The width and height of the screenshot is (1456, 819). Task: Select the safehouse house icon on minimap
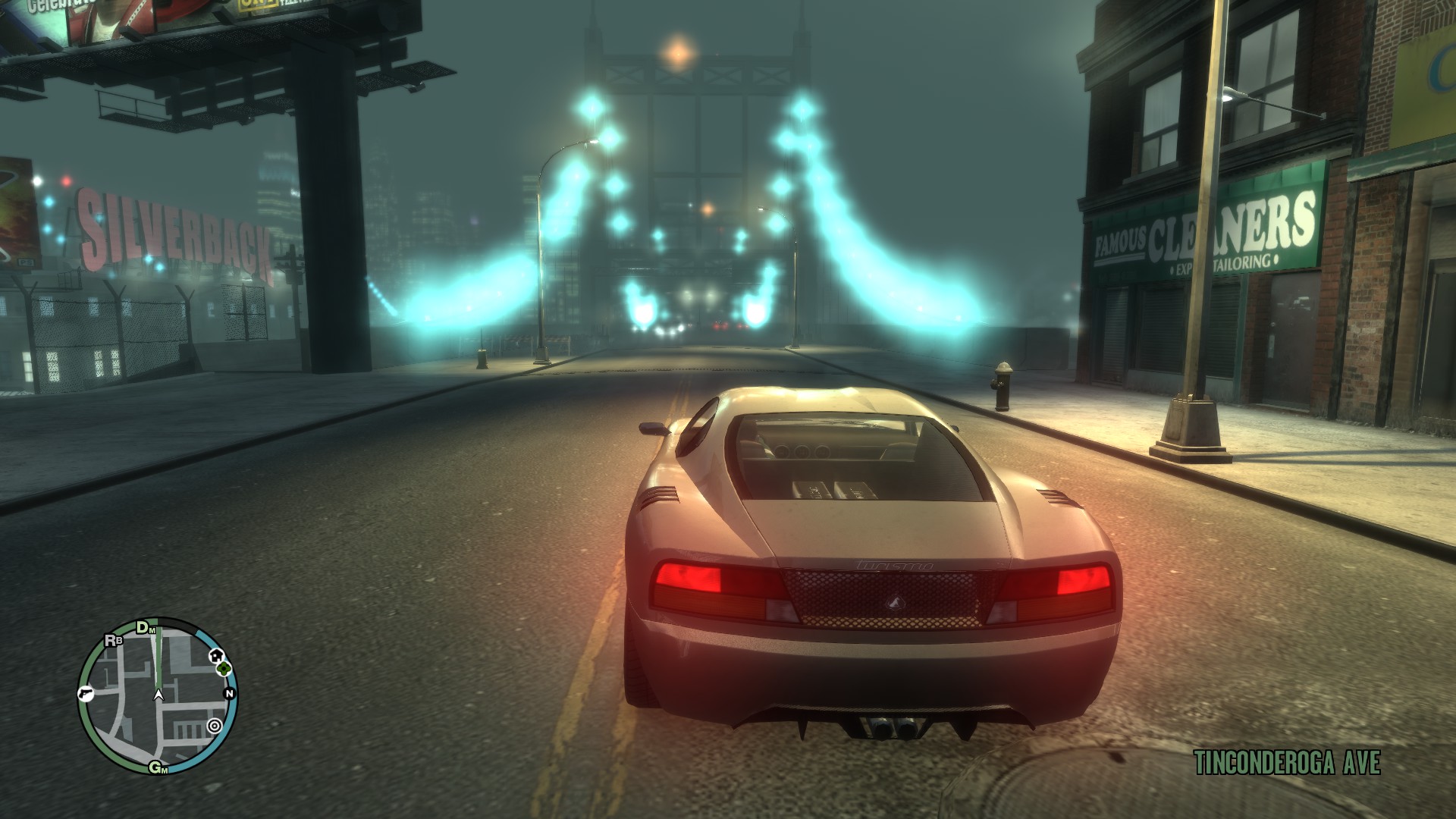point(218,655)
